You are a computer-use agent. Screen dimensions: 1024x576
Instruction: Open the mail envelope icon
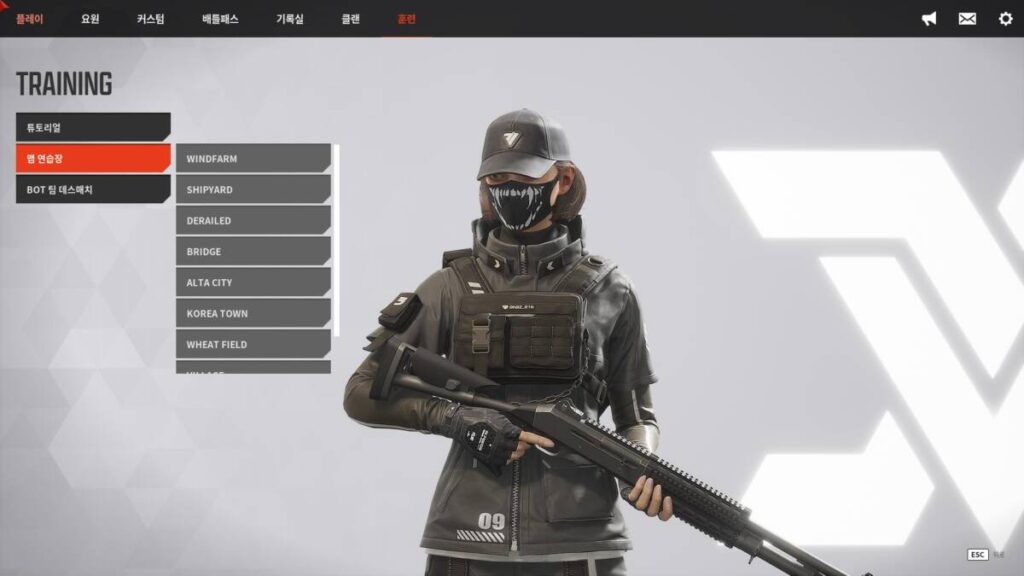[967, 19]
